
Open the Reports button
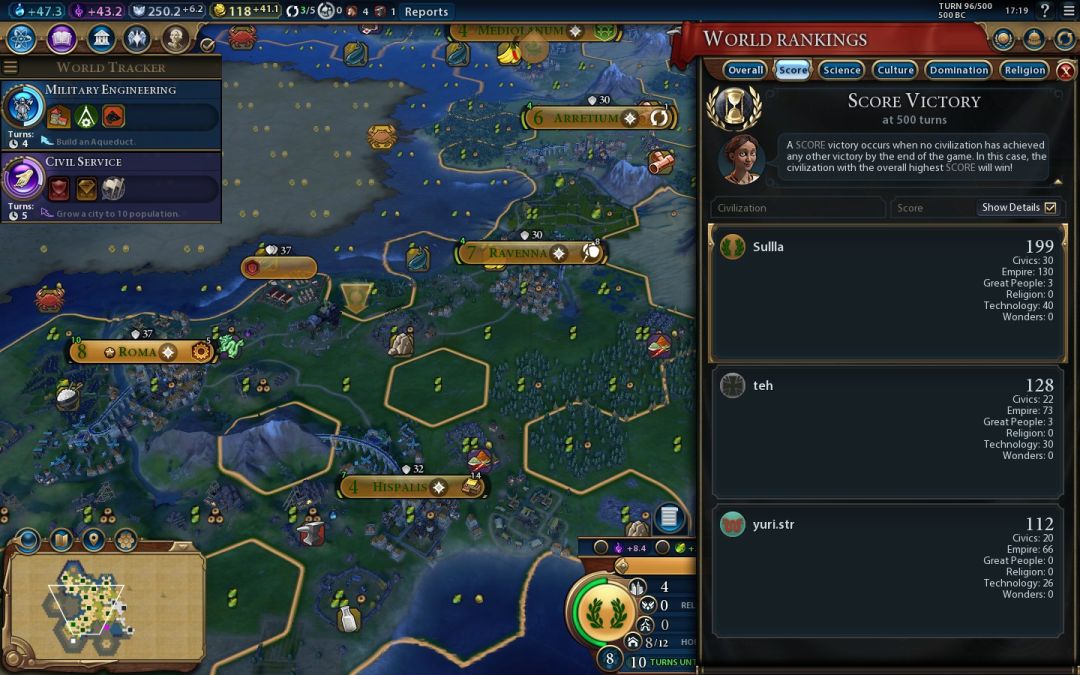tap(426, 12)
